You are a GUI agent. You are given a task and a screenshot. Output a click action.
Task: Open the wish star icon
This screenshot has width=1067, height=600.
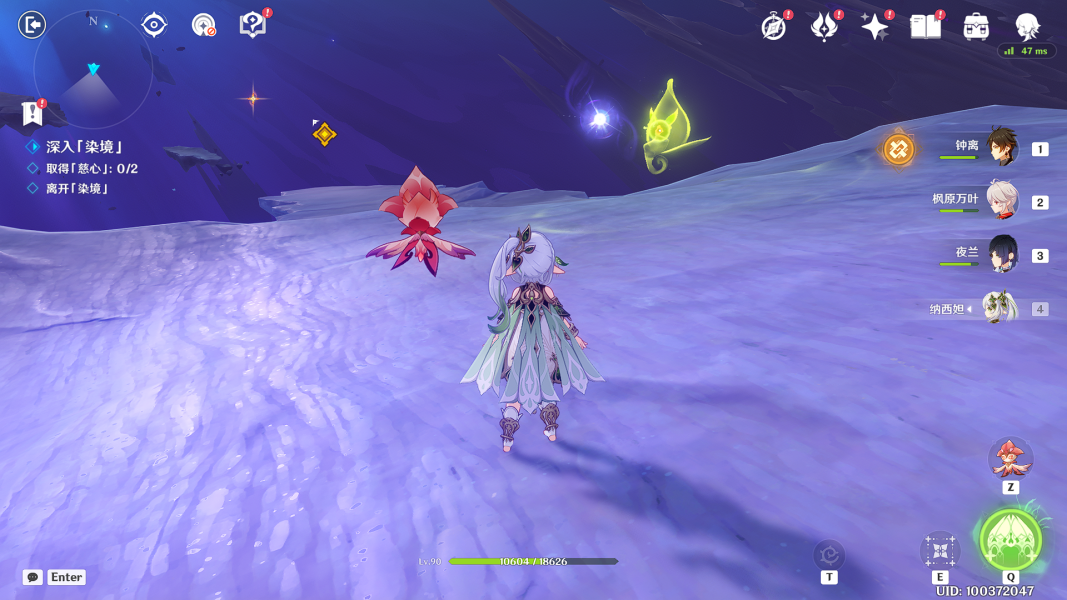[x=874, y=27]
